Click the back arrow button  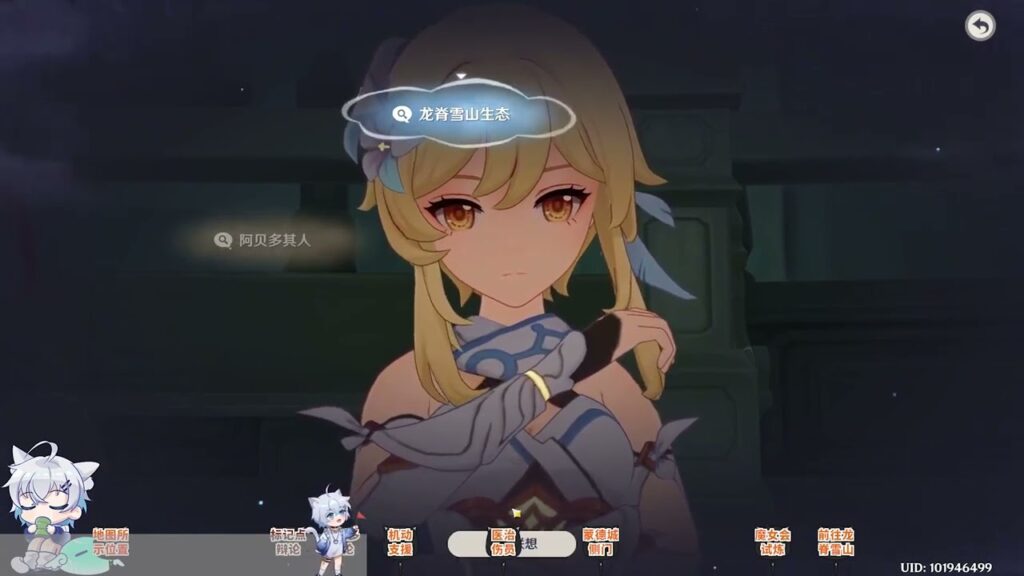[x=980, y=26]
